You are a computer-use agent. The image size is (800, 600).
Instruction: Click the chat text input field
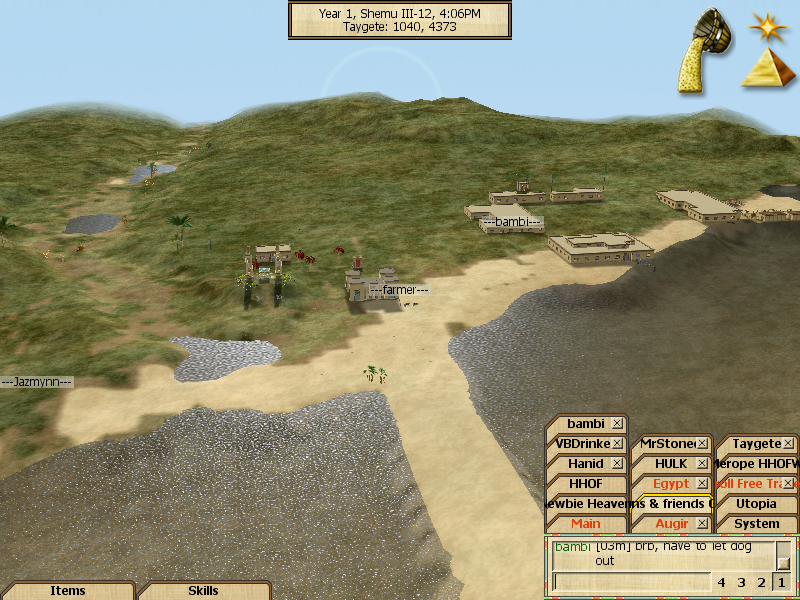pyautogui.click(x=630, y=582)
